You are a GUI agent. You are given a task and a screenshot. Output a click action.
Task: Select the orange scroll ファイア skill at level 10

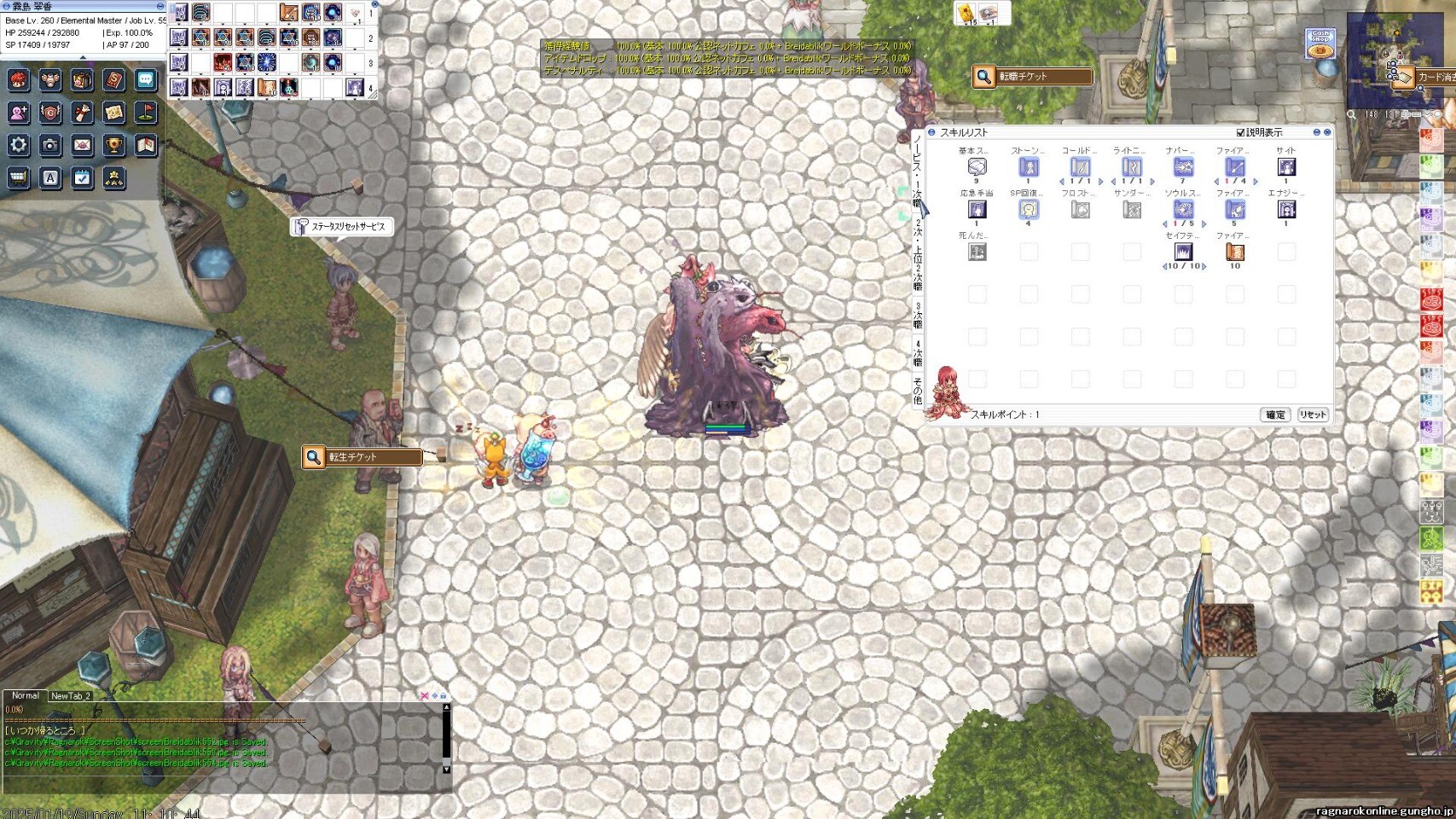[x=1234, y=252]
